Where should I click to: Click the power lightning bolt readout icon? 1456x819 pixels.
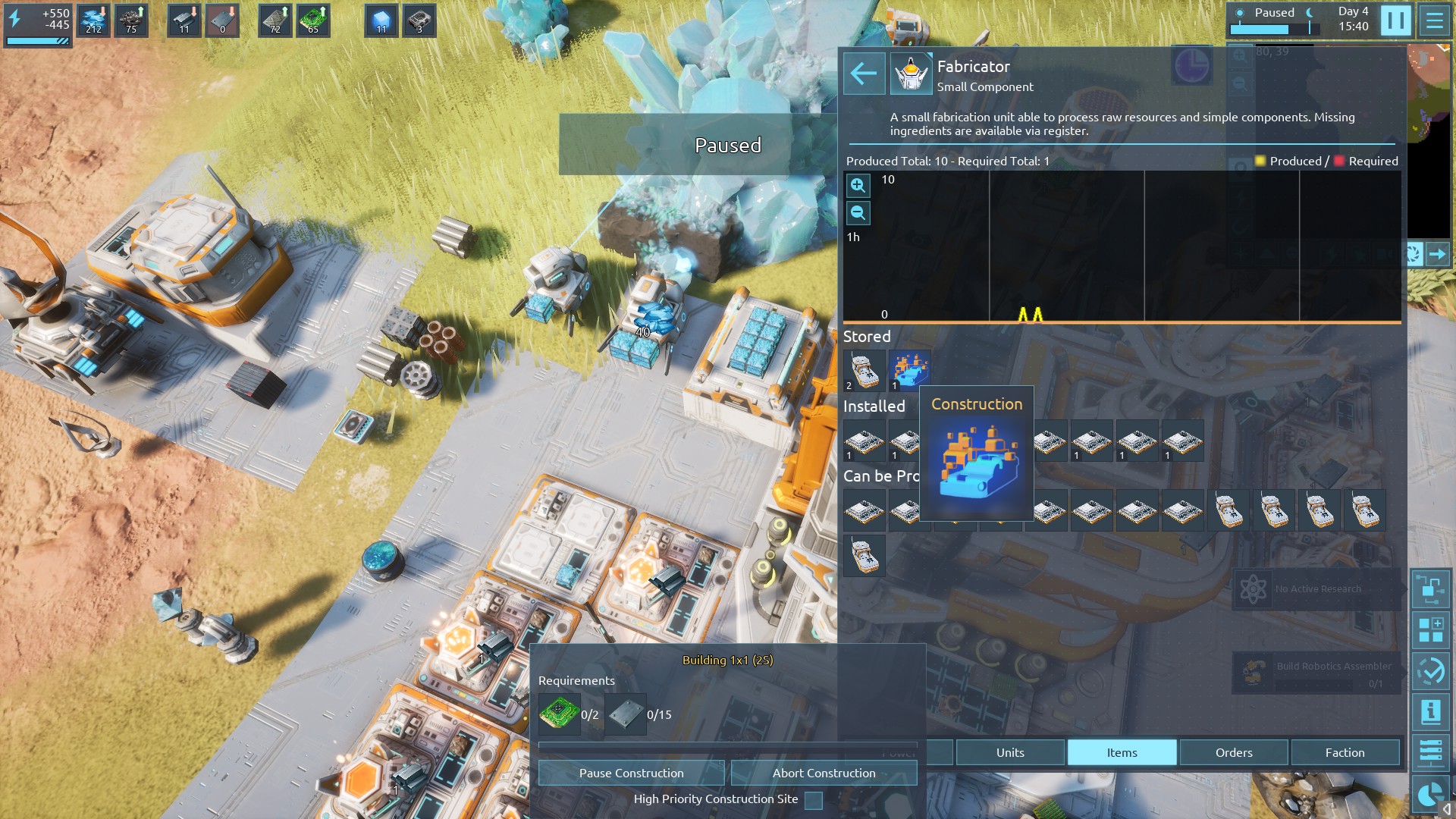(x=15, y=19)
